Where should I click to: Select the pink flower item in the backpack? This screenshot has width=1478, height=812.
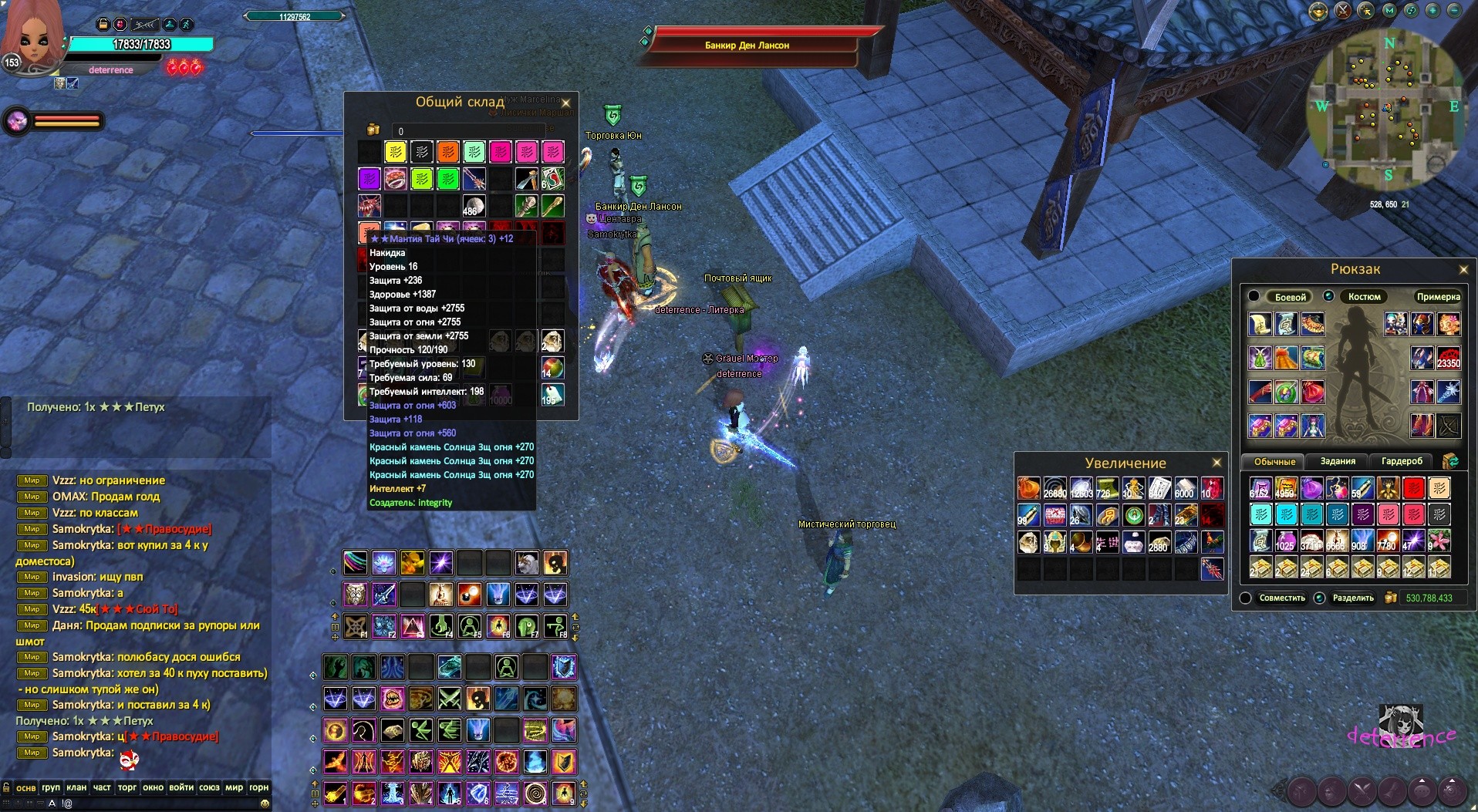1439,540
